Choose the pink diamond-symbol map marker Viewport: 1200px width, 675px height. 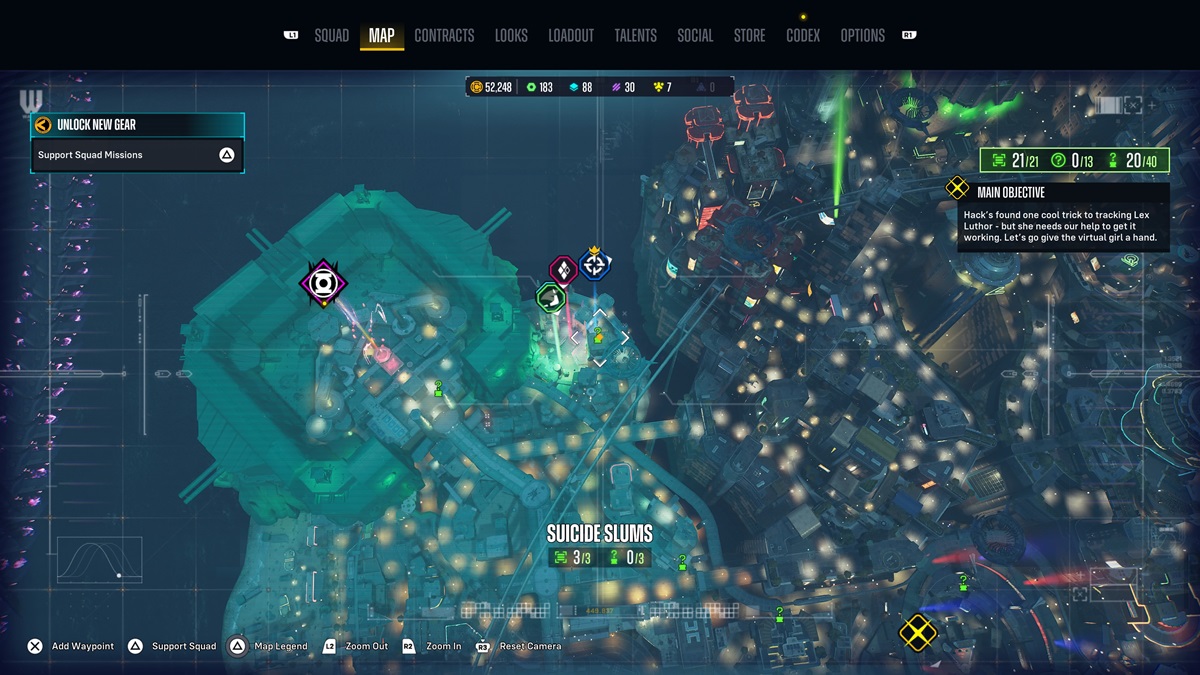[564, 270]
